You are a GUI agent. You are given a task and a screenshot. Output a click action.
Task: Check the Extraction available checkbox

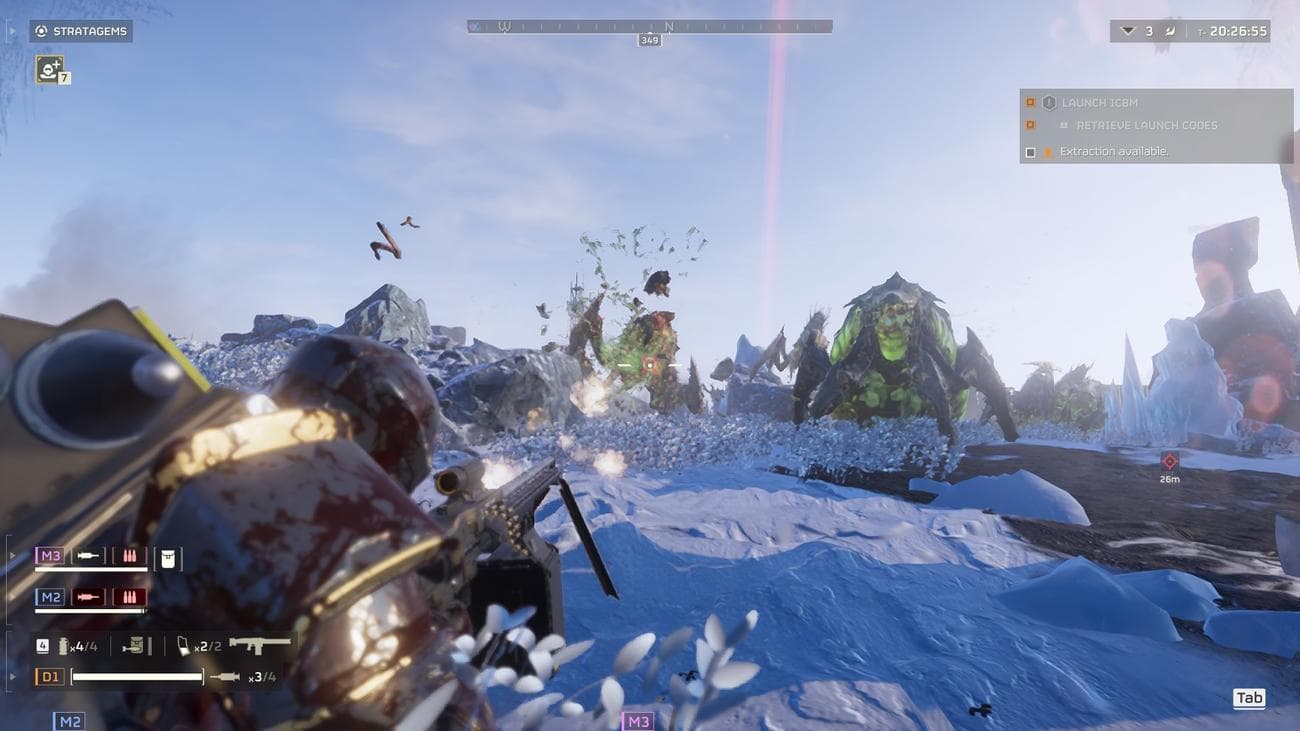click(1030, 150)
